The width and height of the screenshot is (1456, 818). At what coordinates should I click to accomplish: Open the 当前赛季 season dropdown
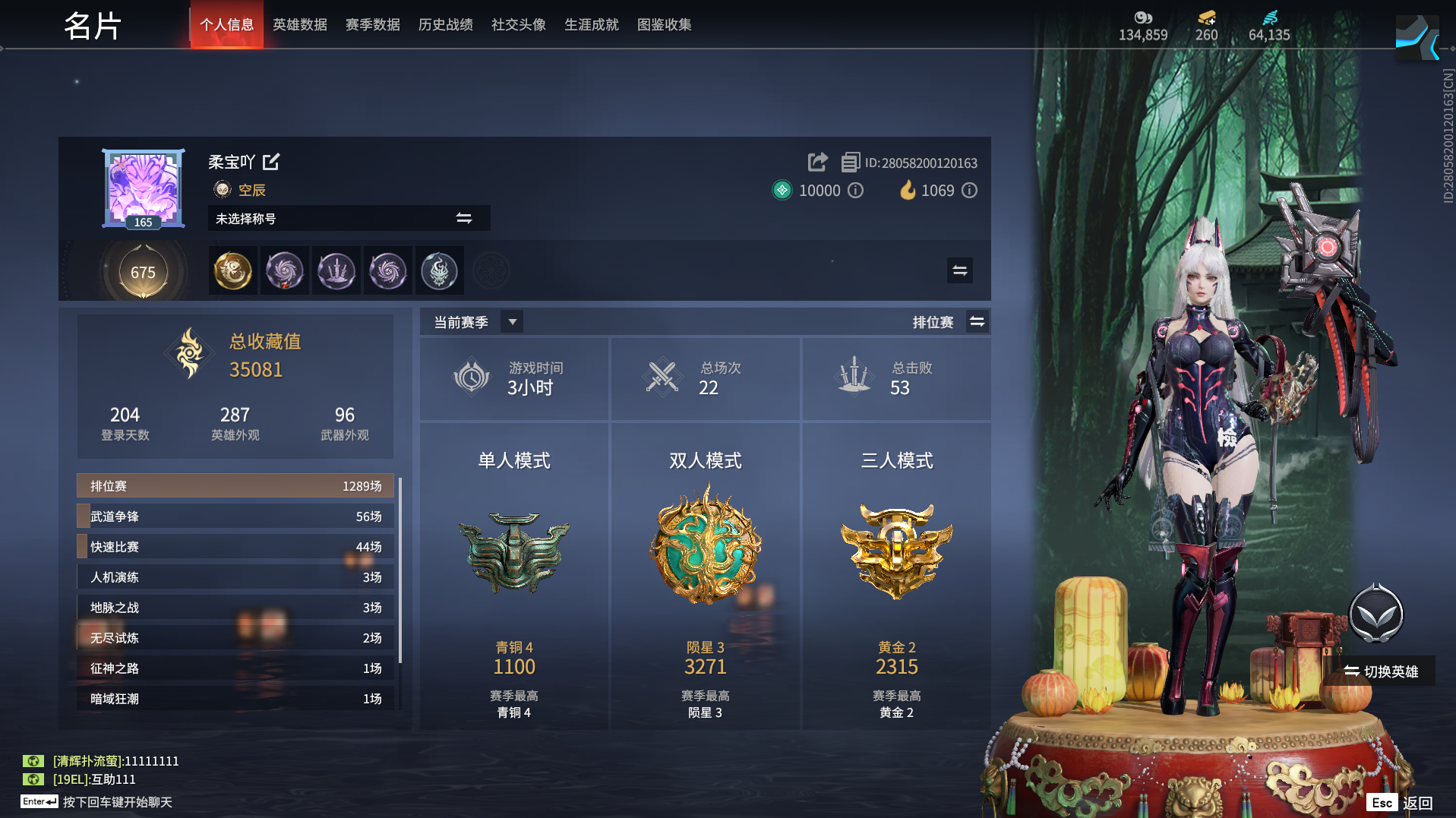click(512, 321)
